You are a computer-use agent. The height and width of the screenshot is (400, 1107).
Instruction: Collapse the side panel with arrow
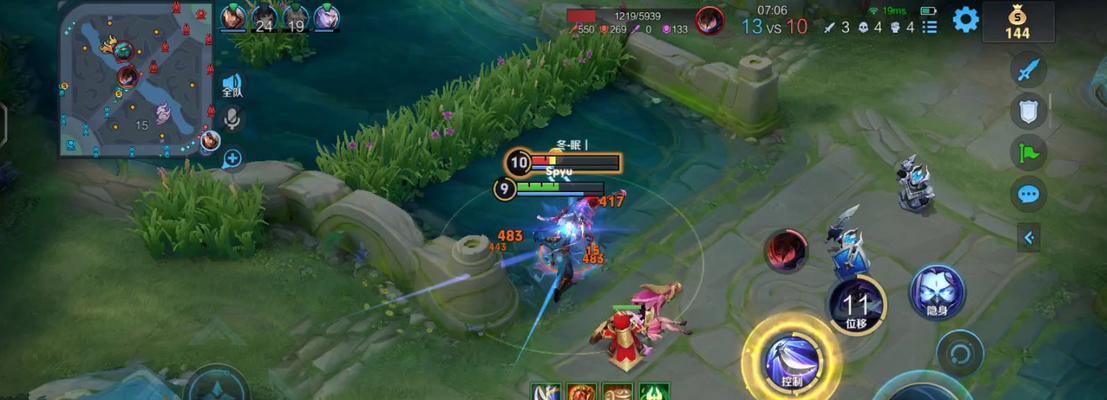1029,237
